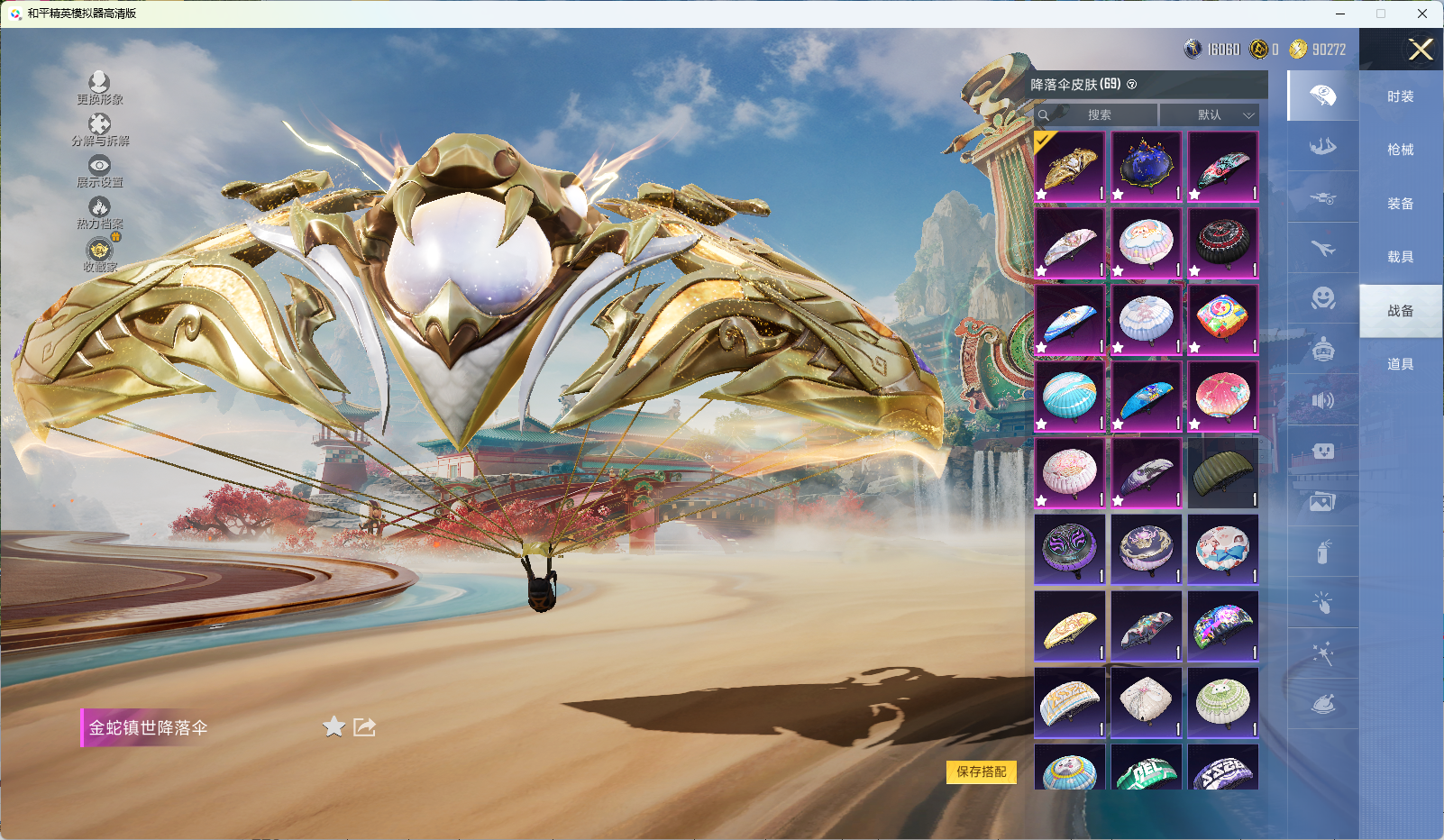Open the 热力档案 flame icon
Screen dimensions: 1444x840
click(x=99, y=213)
